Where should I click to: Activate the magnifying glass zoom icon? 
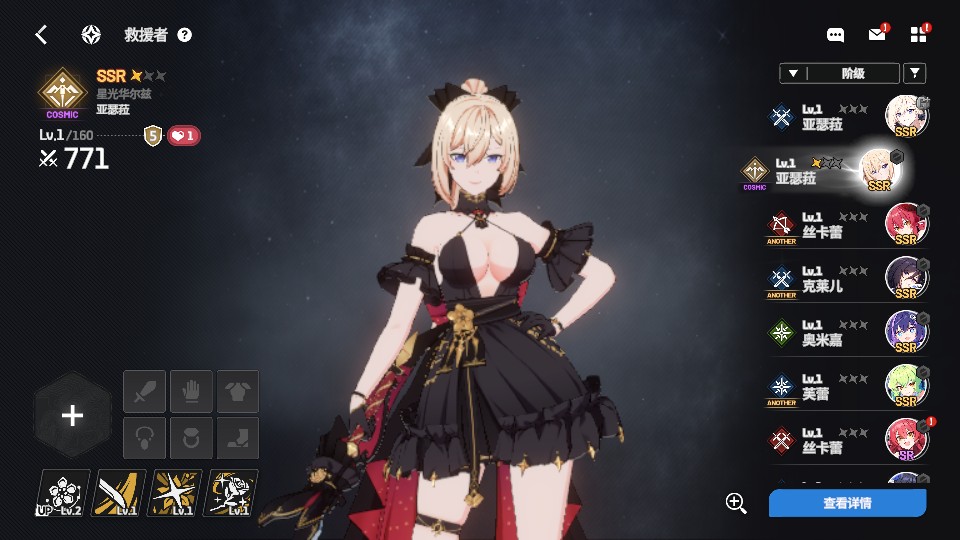coord(737,503)
